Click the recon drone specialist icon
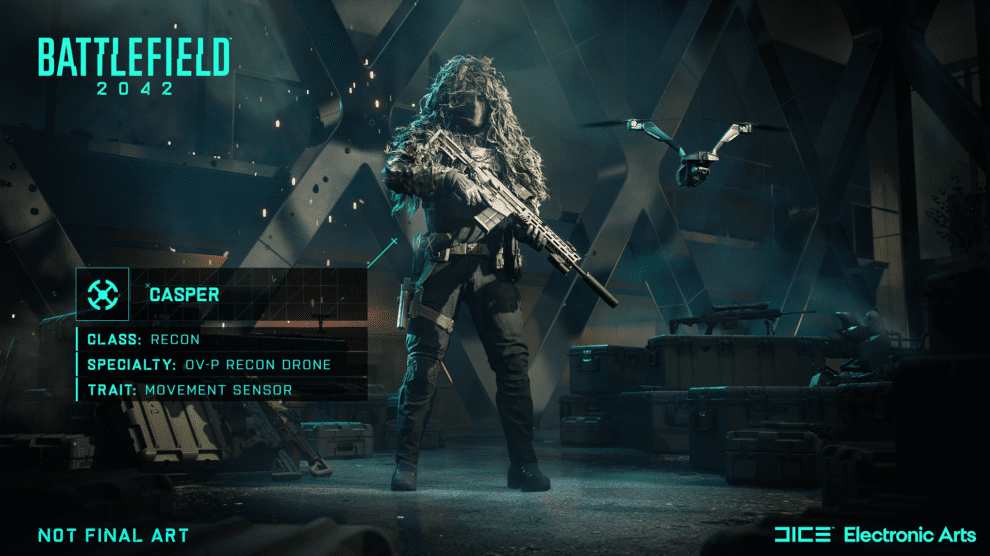This screenshot has width=990, height=556. (x=103, y=294)
